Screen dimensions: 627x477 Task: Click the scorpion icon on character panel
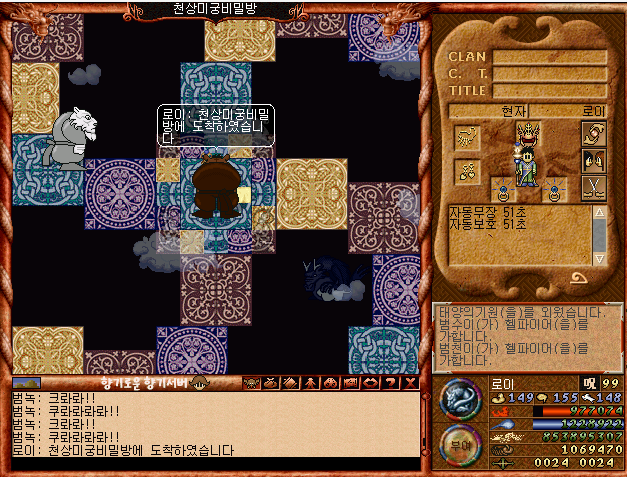(467, 136)
